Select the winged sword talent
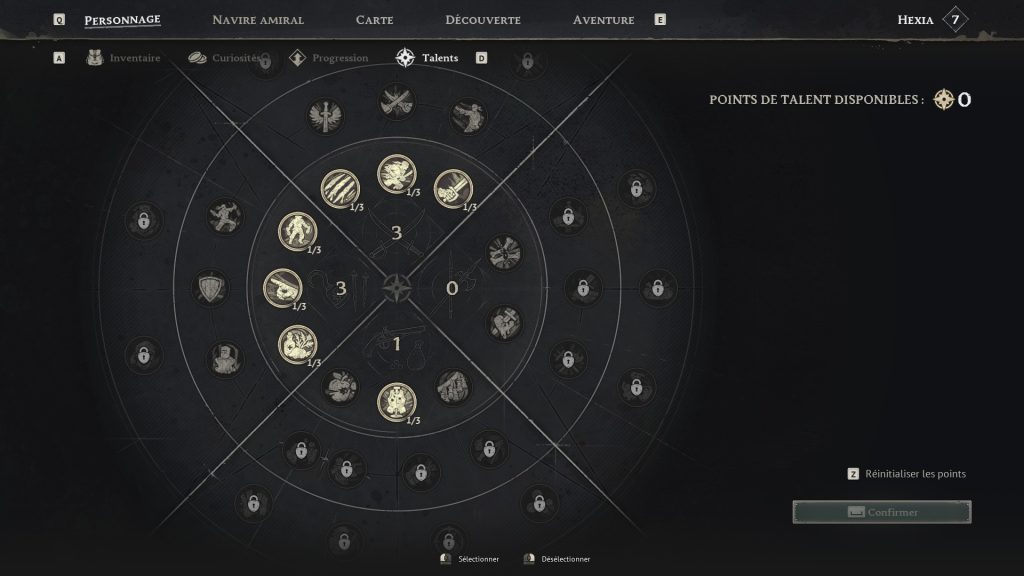This screenshot has height=576, width=1024. pyautogui.click(x=326, y=113)
